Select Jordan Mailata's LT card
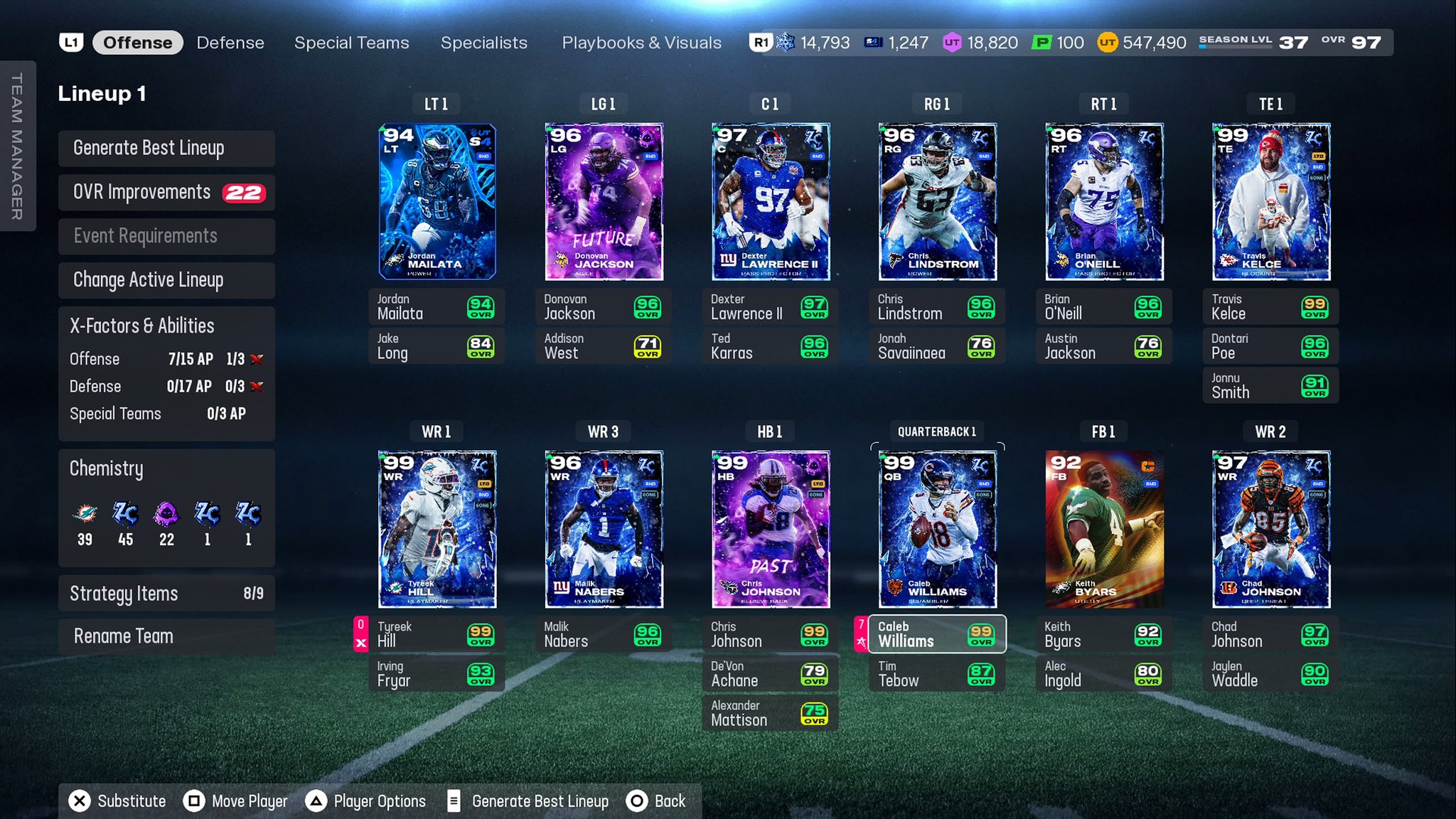 [437, 202]
